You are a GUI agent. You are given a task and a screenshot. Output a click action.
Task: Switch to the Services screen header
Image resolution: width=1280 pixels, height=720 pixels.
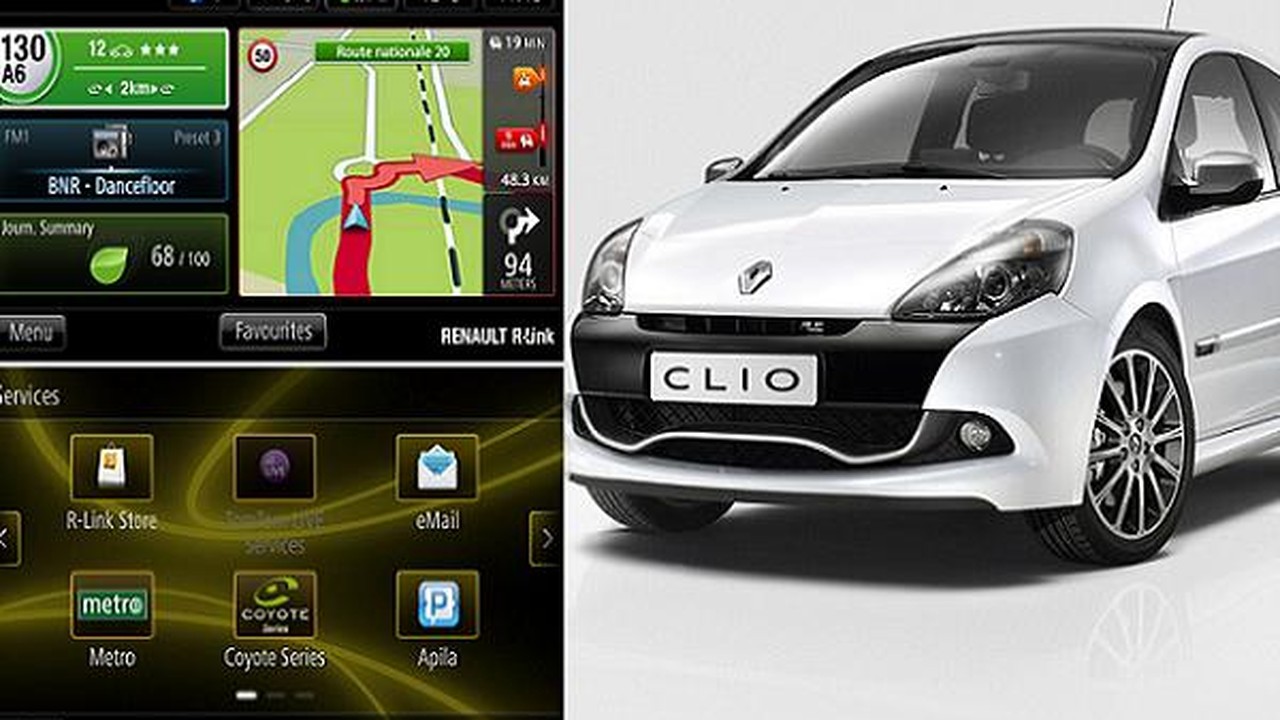tap(30, 393)
